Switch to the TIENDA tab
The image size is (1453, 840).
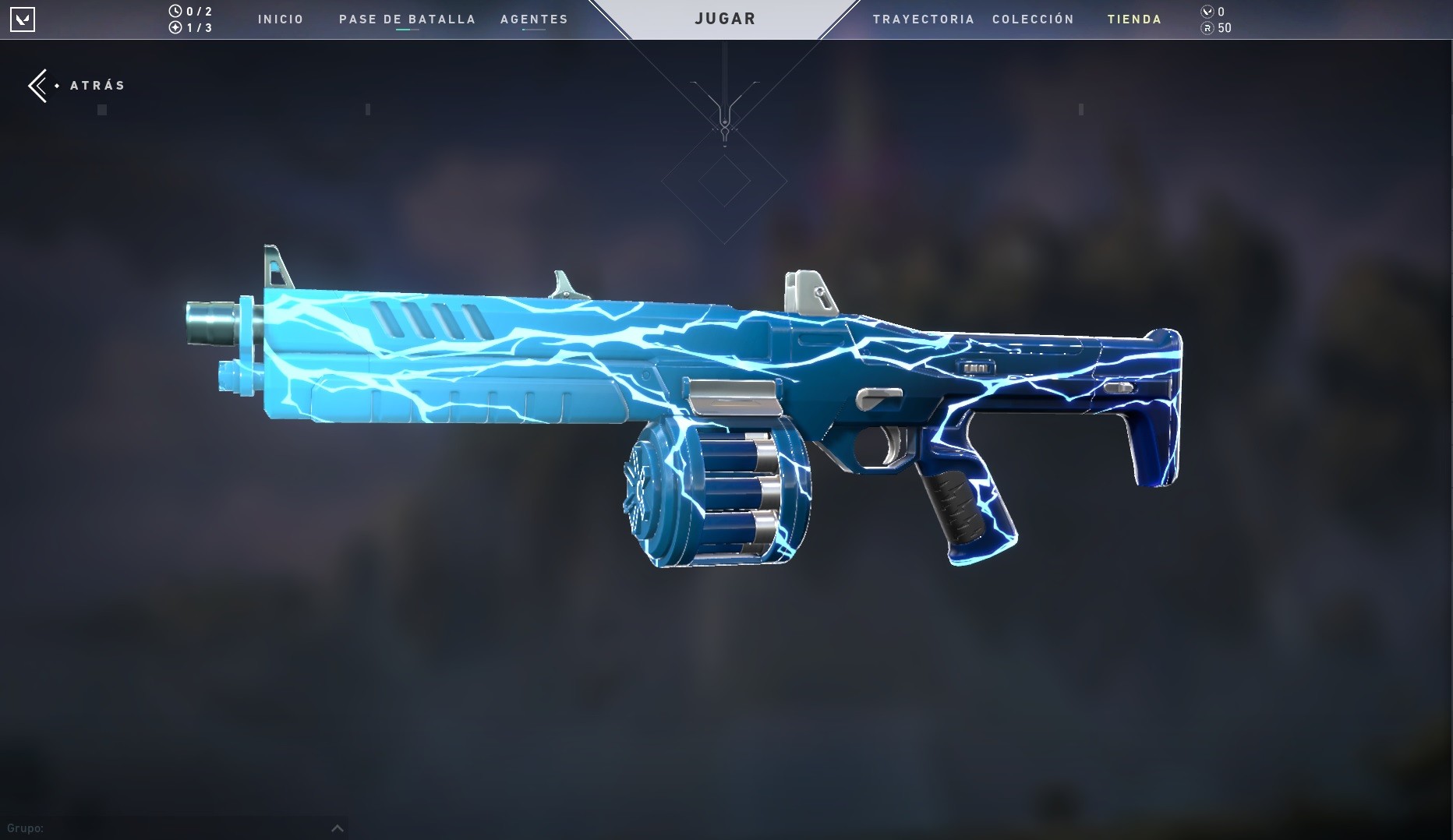click(x=1134, y=19)
